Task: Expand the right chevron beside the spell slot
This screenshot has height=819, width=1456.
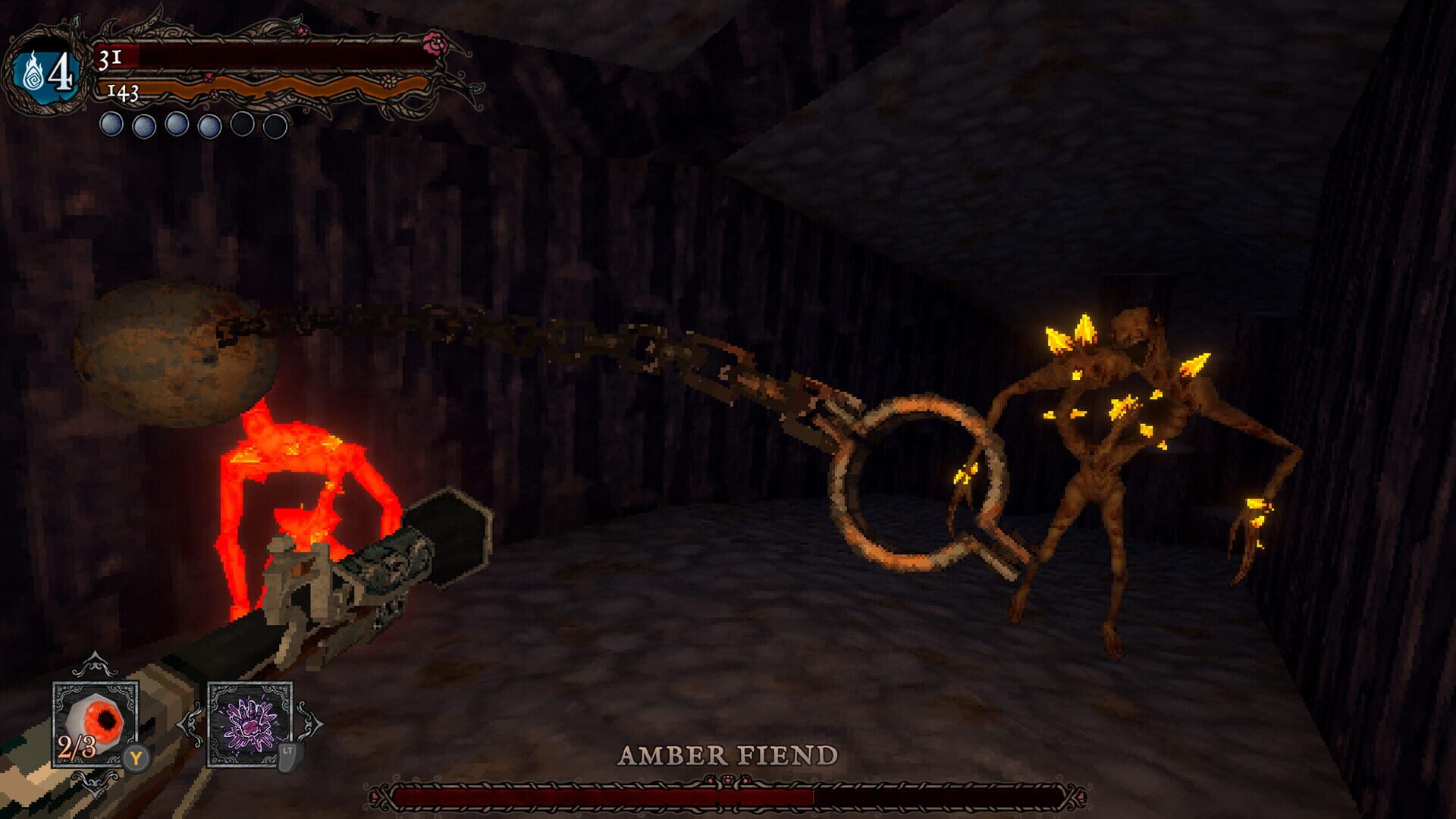Action: coord(312,722)
